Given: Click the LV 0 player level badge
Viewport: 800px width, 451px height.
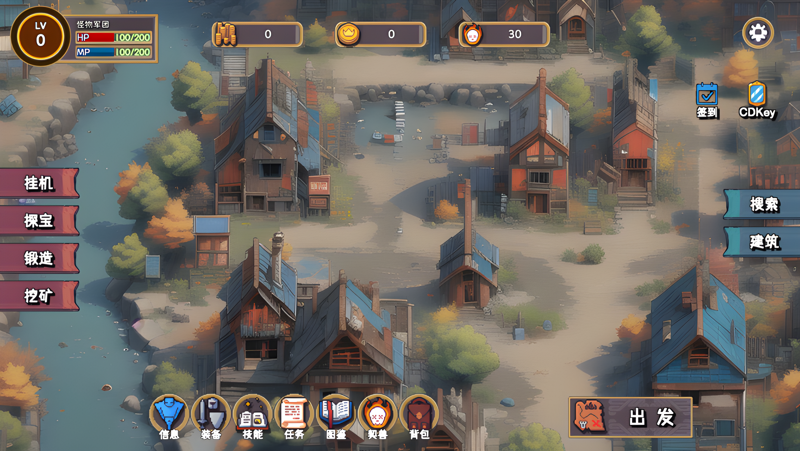Looking at the screenshot, I should pyautogui.click(x=40, y=35).
